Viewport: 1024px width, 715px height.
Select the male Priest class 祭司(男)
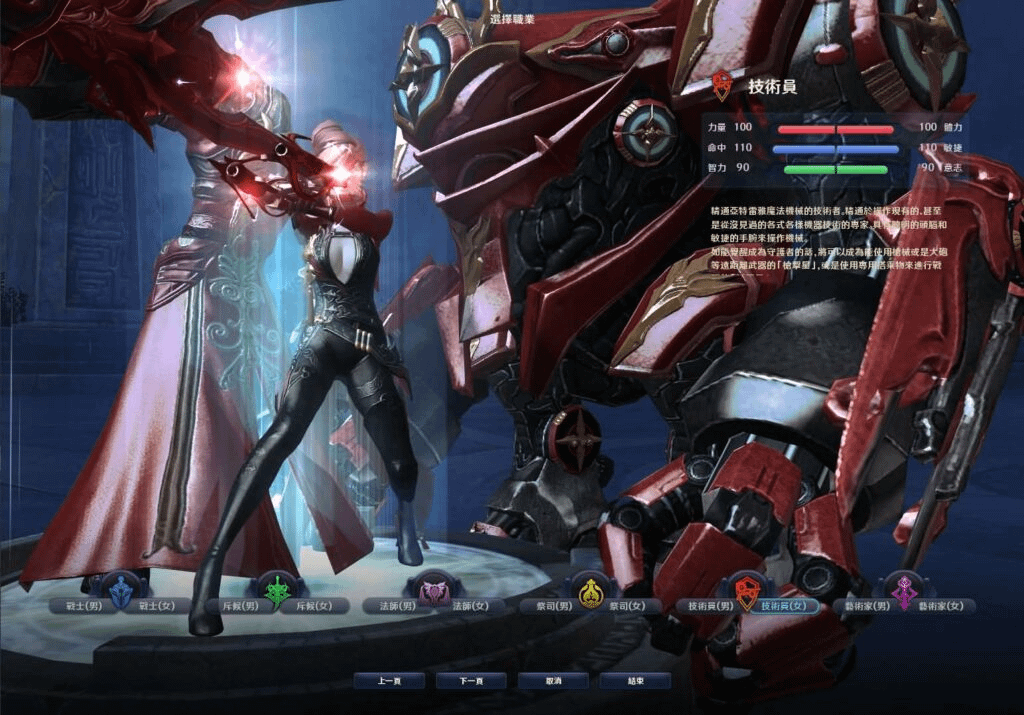(x=551, y=606)
